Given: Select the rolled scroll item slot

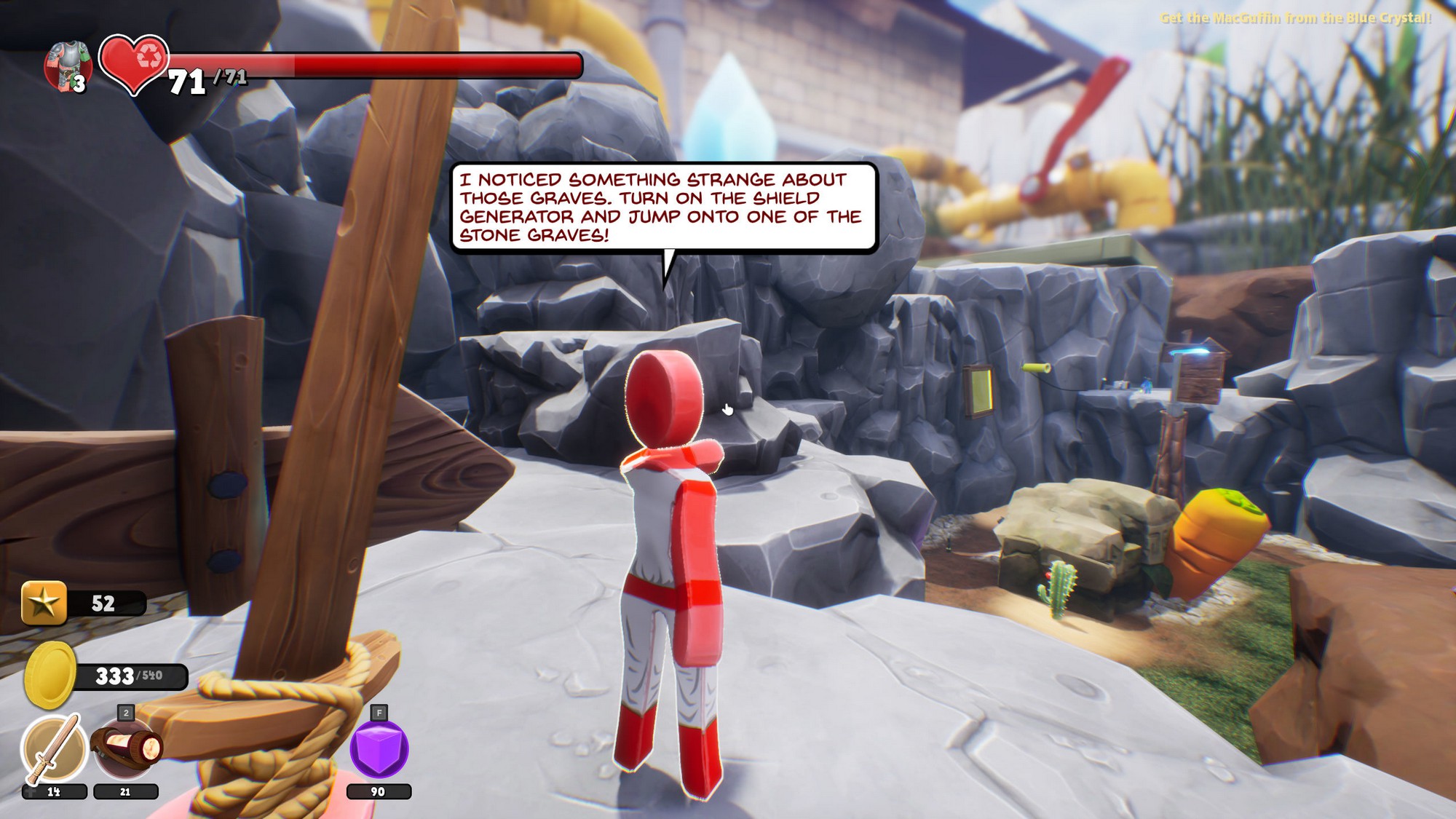Looking at the screenshot, I should tap(126, 749).
